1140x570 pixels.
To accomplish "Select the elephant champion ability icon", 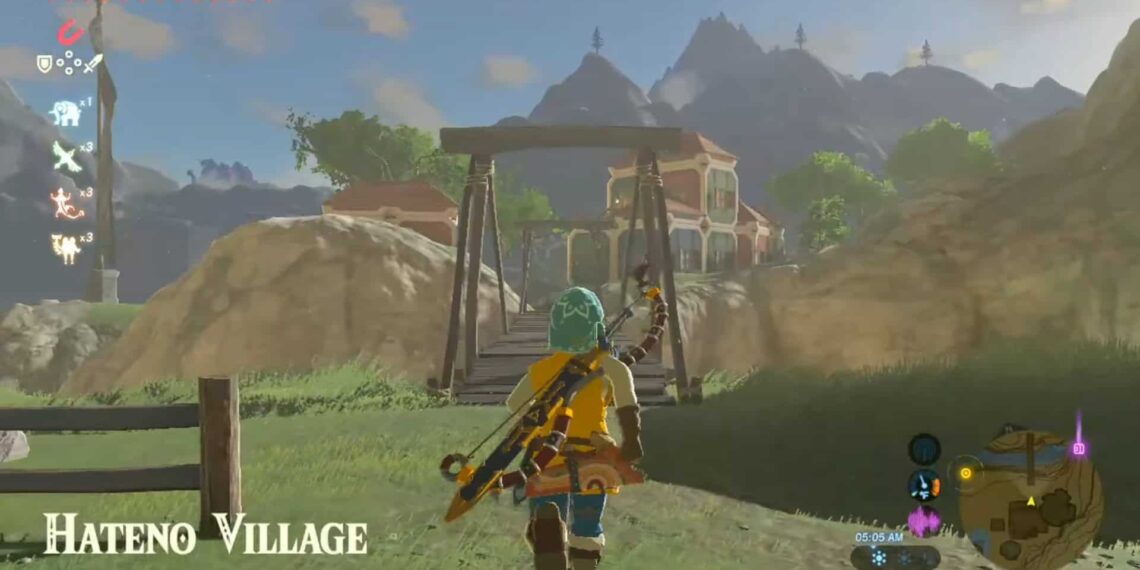I will (x=66, y=112).
